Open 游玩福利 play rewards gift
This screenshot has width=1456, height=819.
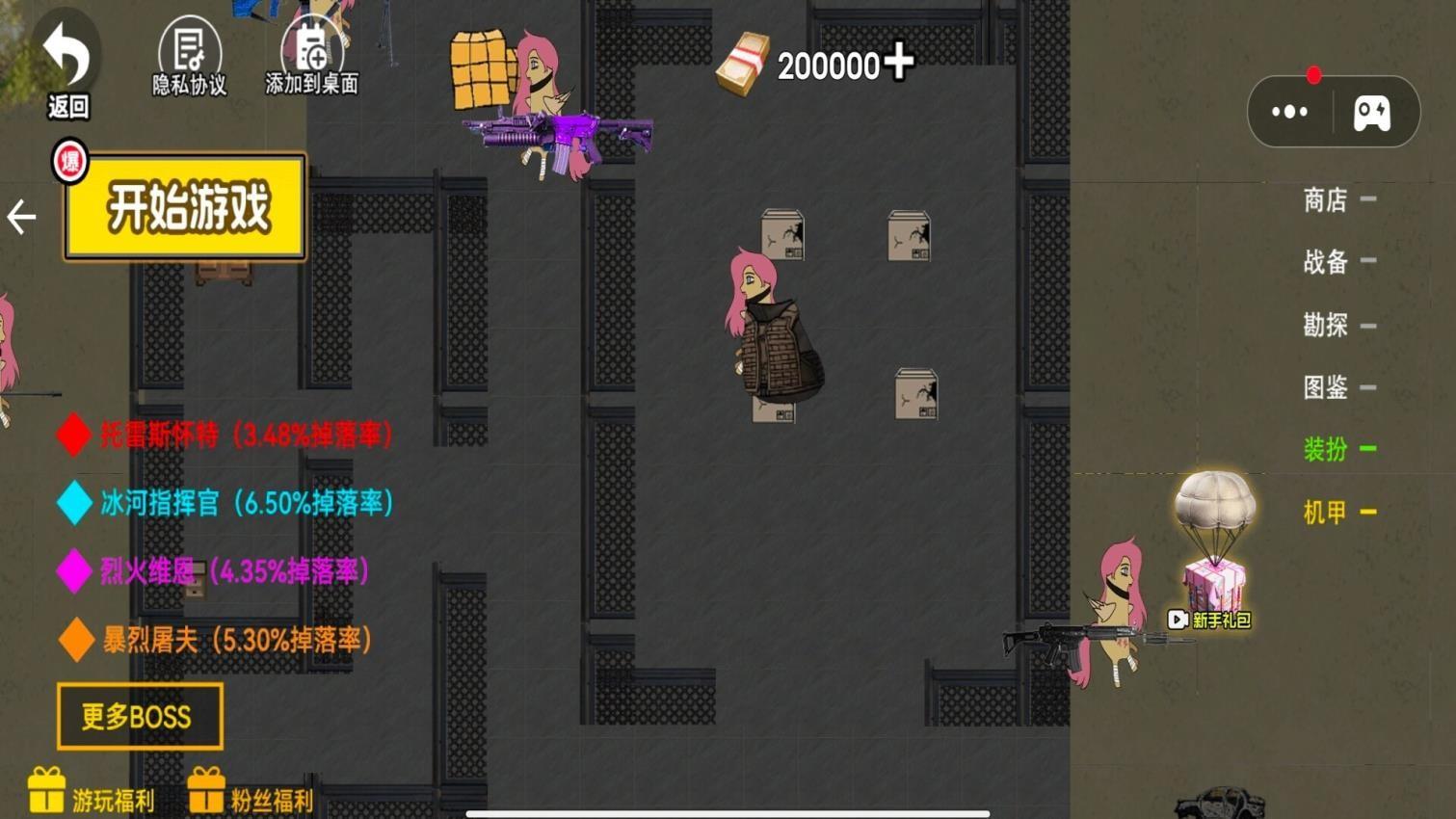tap(91, 792)
